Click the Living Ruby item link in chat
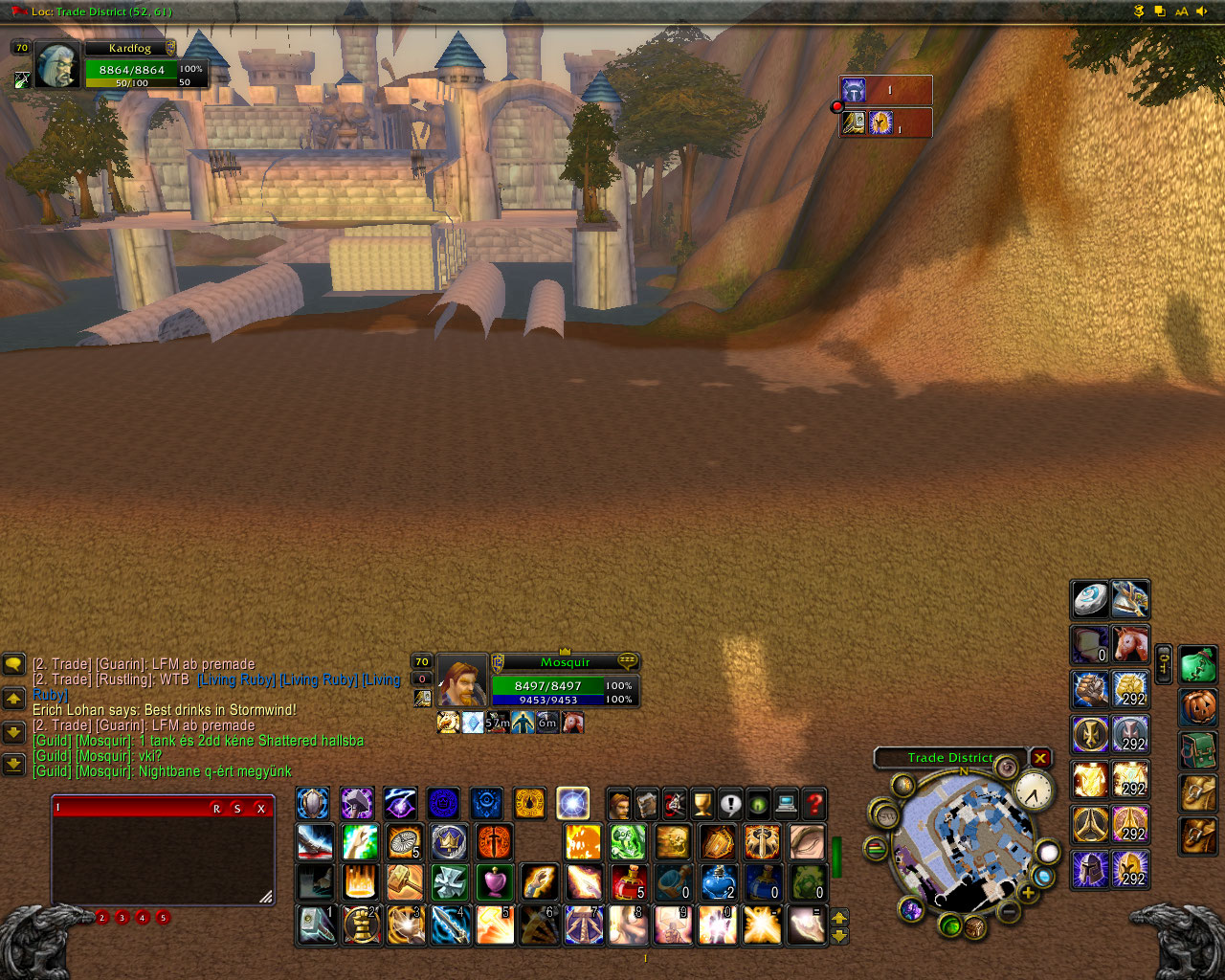 236,679
